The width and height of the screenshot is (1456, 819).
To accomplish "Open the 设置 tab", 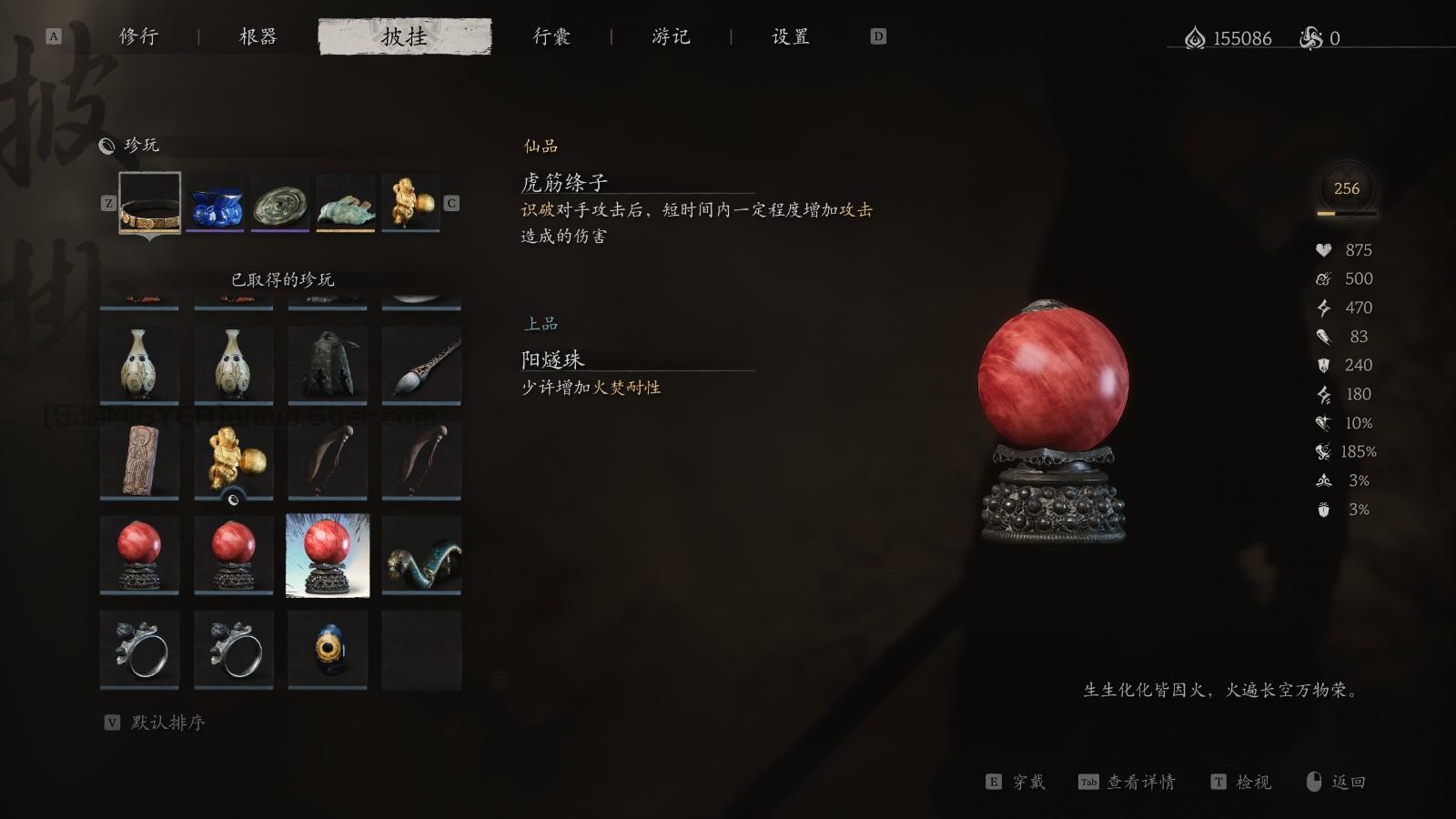I will (788, 36).
